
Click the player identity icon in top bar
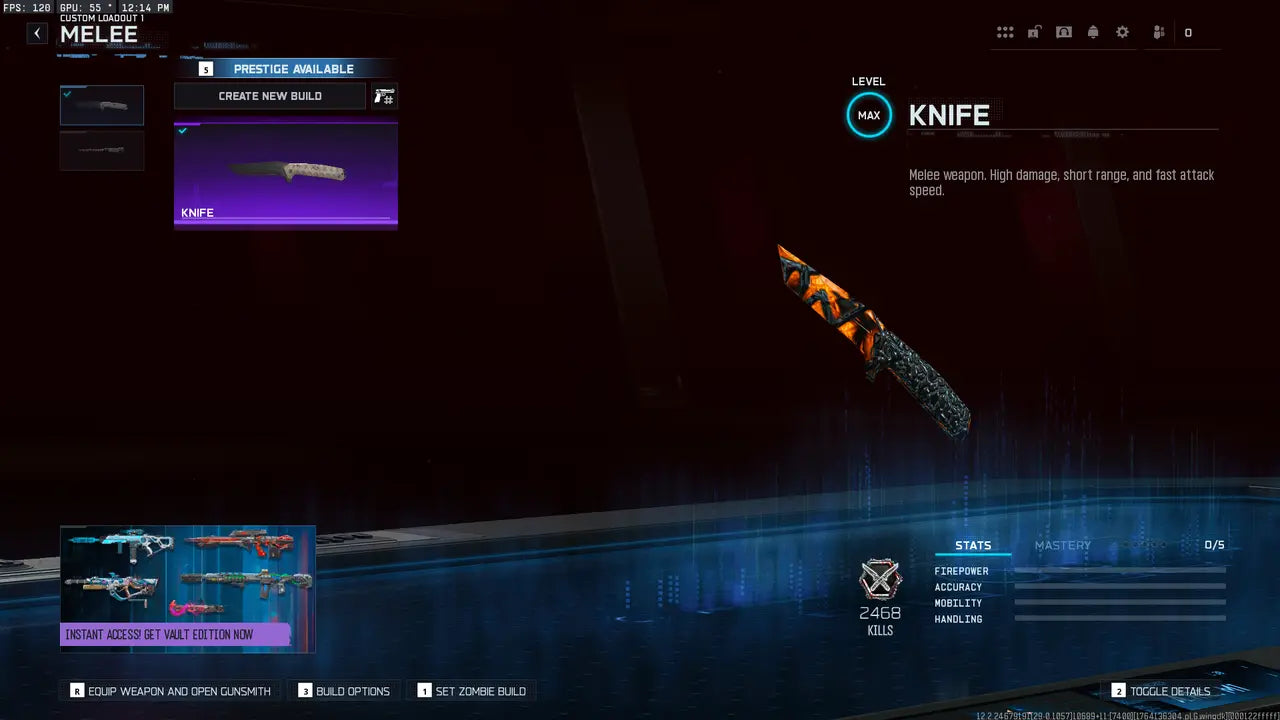[1186, 32]
